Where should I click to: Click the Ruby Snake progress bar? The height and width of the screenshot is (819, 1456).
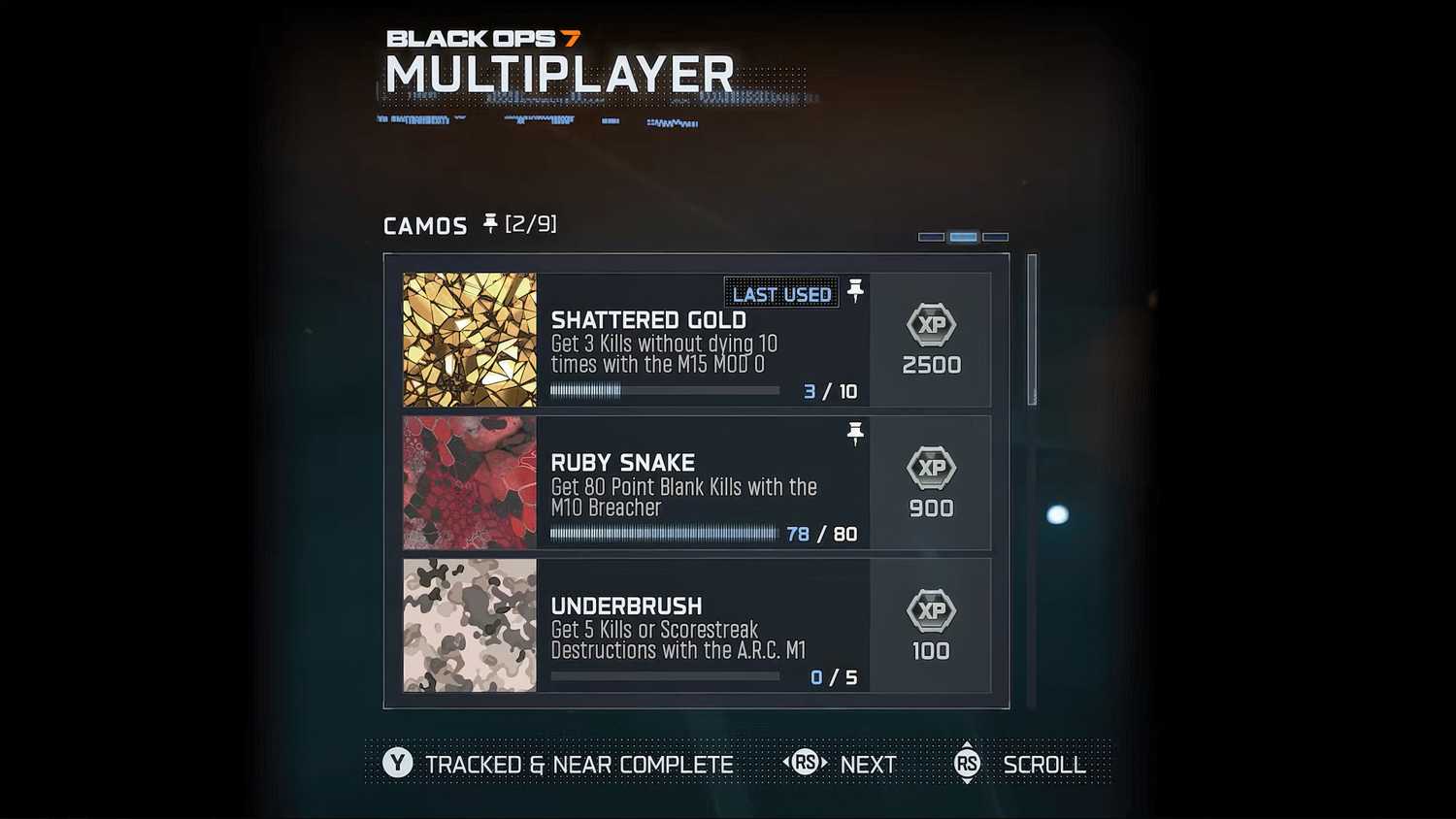click(665, 534)
